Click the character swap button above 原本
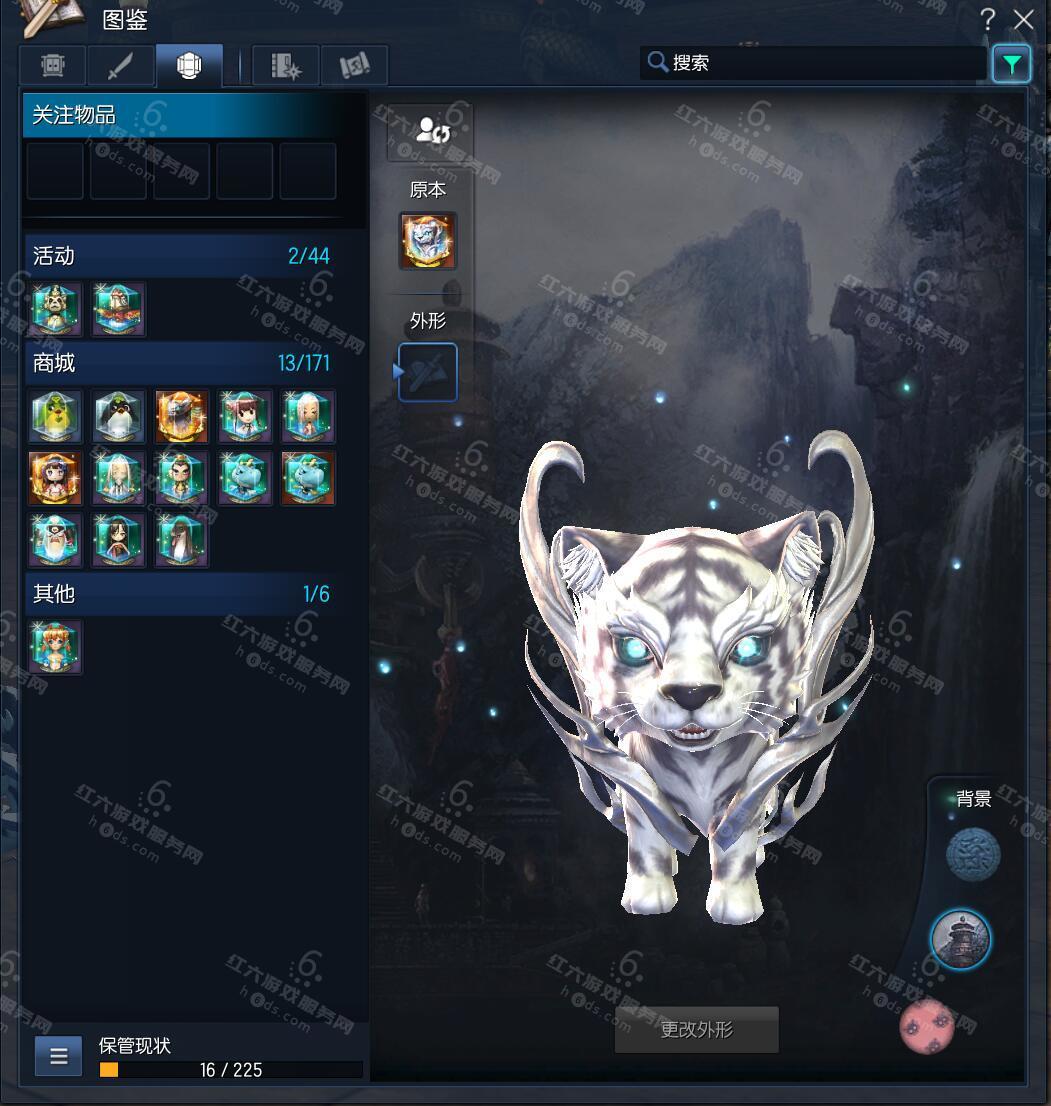The height and width of the screenshot is (1106, 1051). tap(431, 131)
